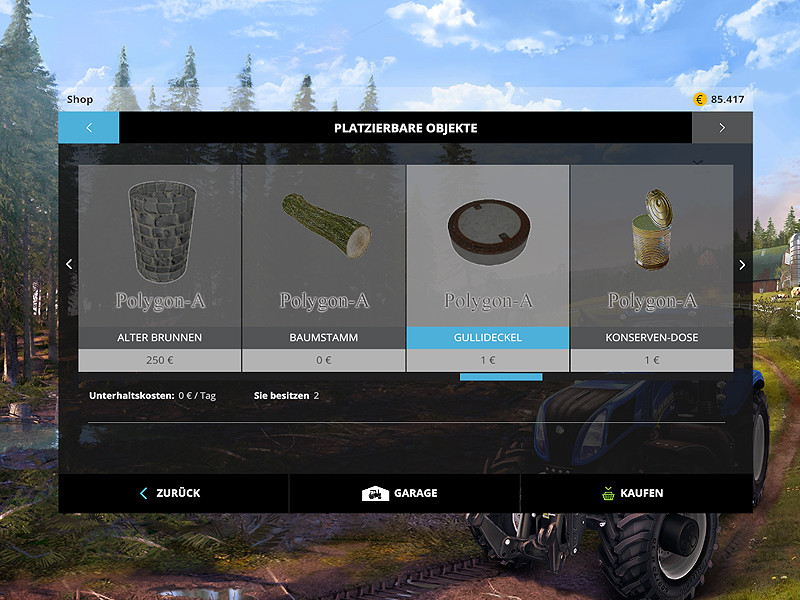
Task: Click the Zurück back button
Action: point(172,493)
